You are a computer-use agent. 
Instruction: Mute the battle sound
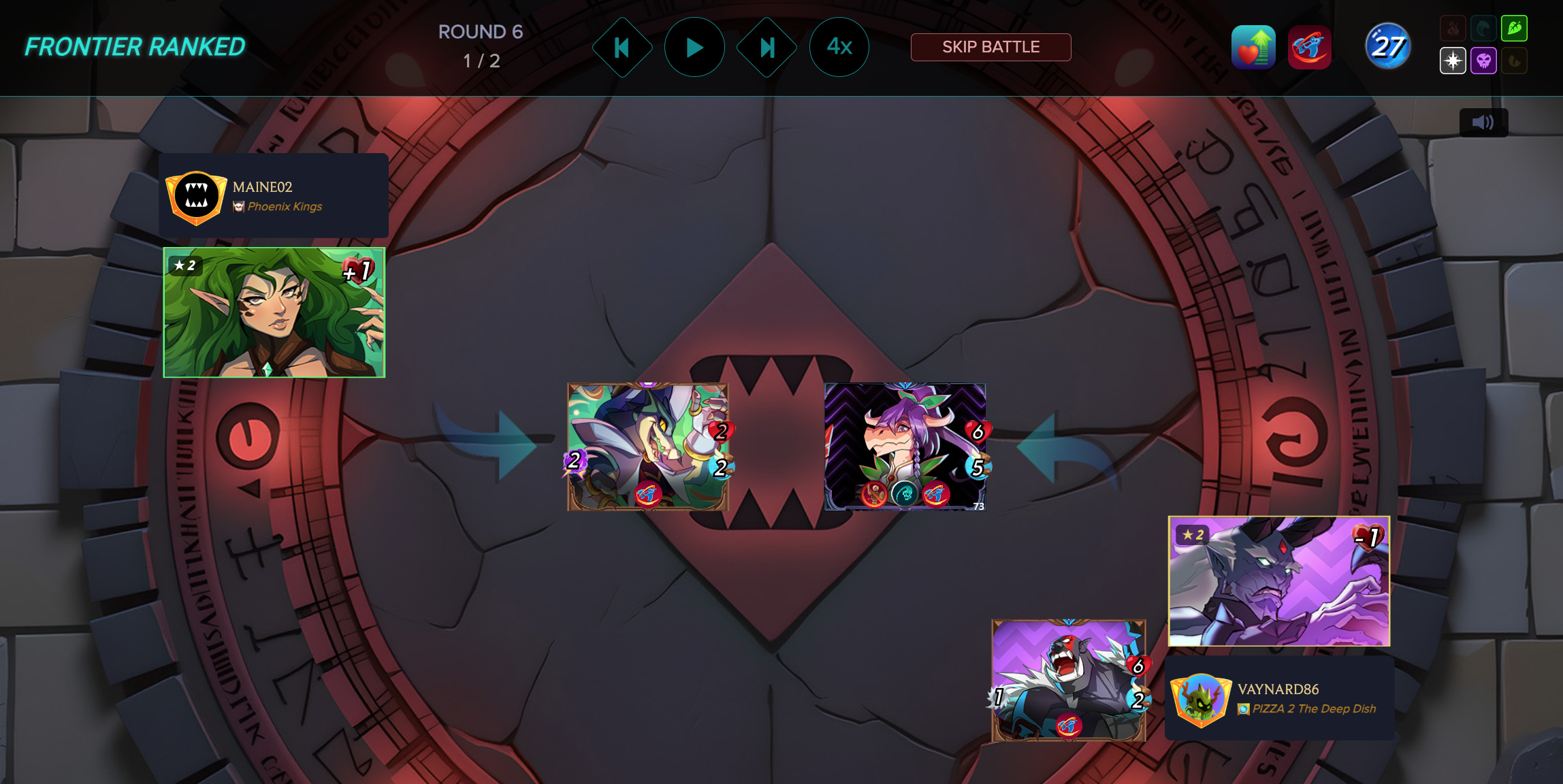click(x=1483, y=122)
